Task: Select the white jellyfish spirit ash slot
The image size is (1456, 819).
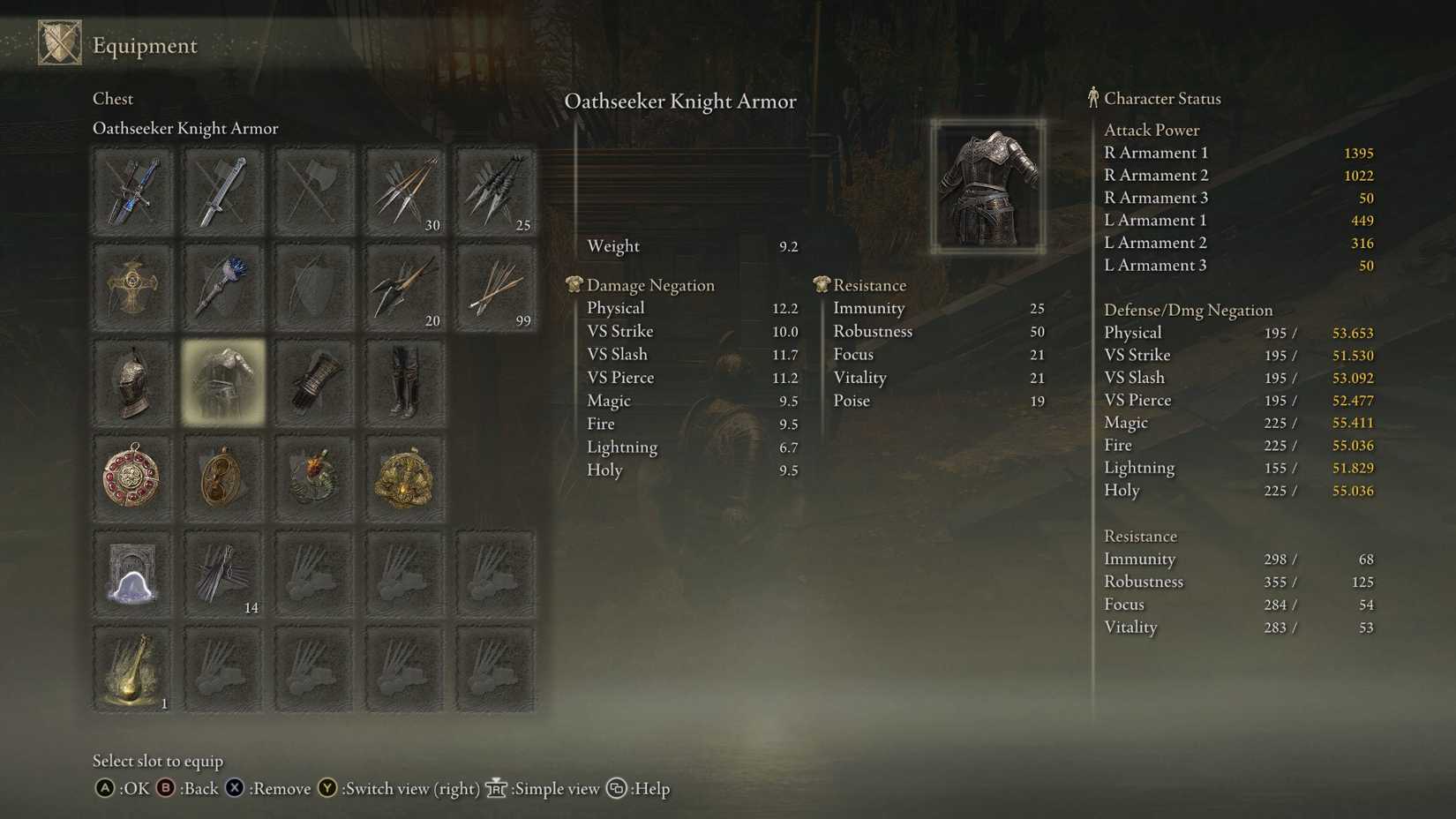Action: click(132, 574)
